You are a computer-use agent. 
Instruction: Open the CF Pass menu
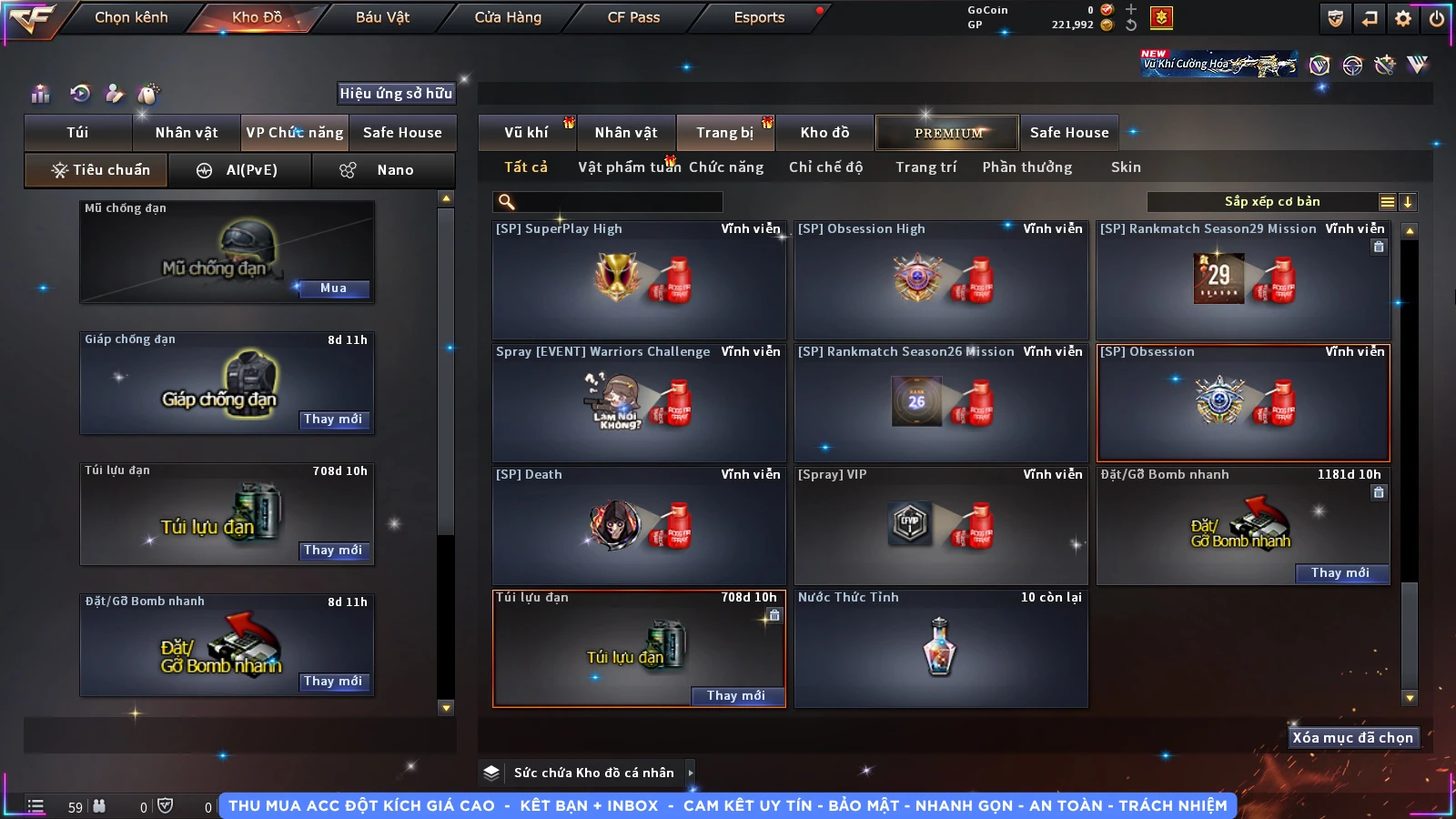[x=633, y=17]
